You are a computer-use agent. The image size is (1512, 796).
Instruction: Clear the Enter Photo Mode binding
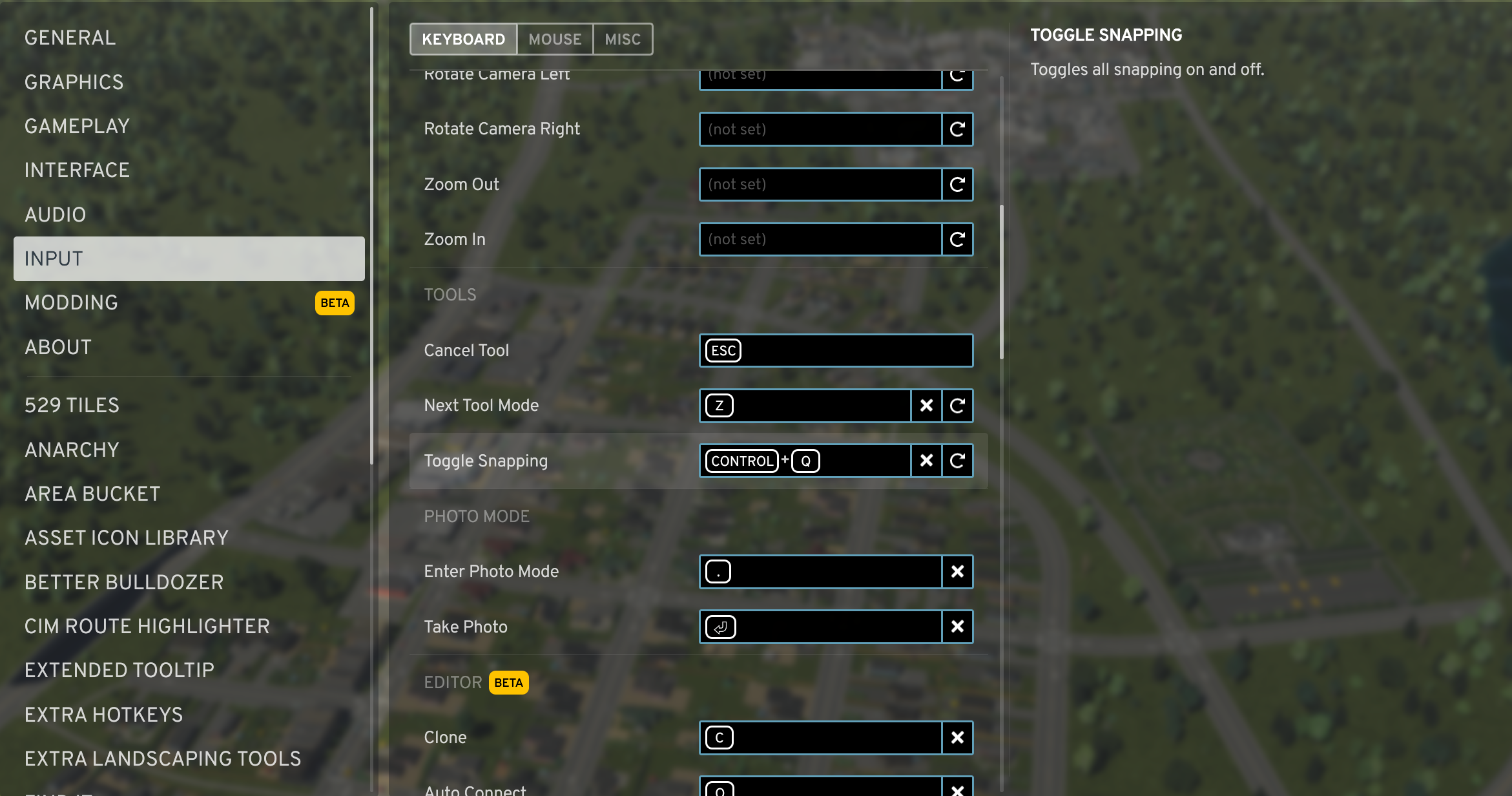pos(958,571)
